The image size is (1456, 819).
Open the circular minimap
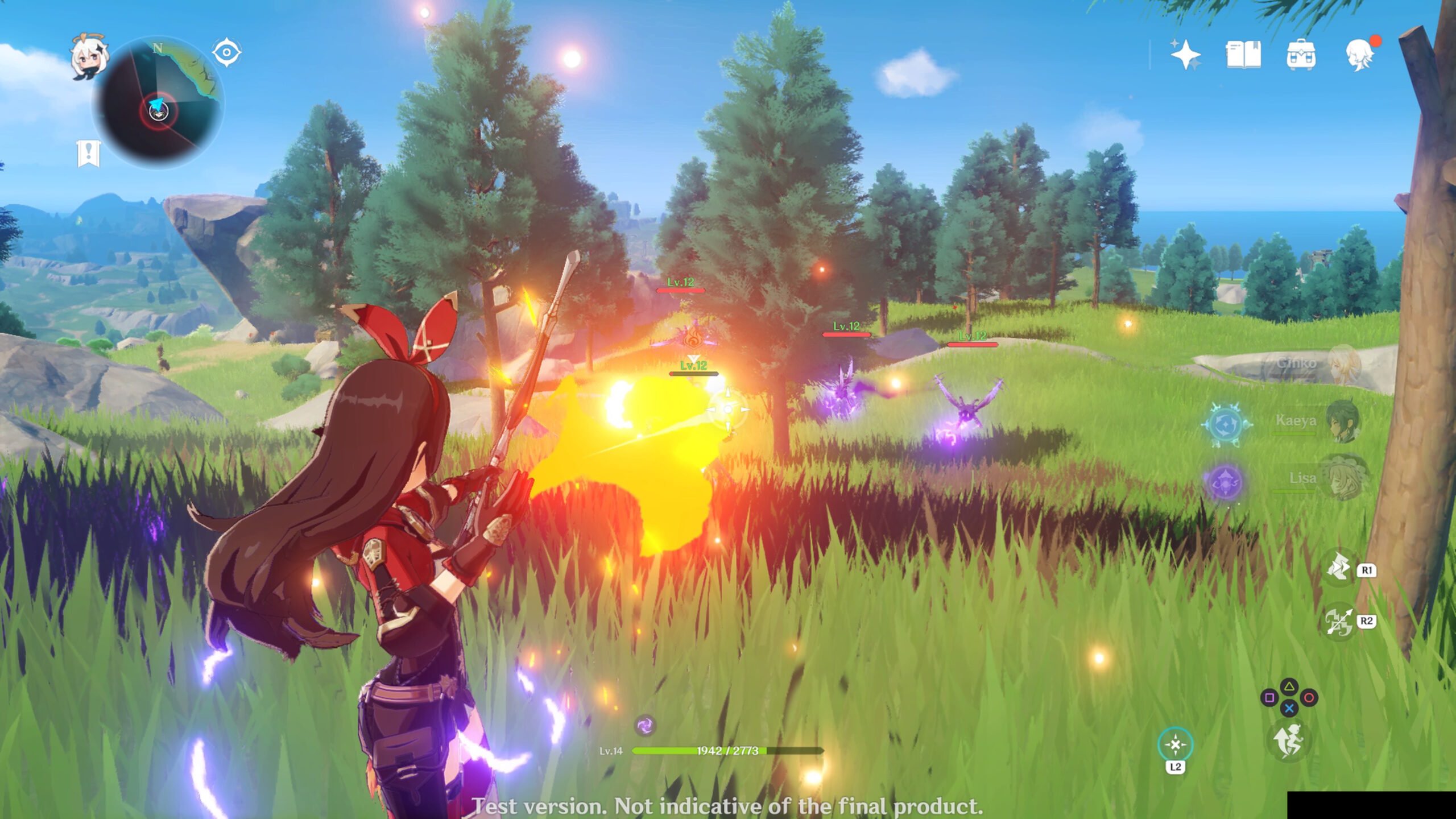click(x=159, y=104)
